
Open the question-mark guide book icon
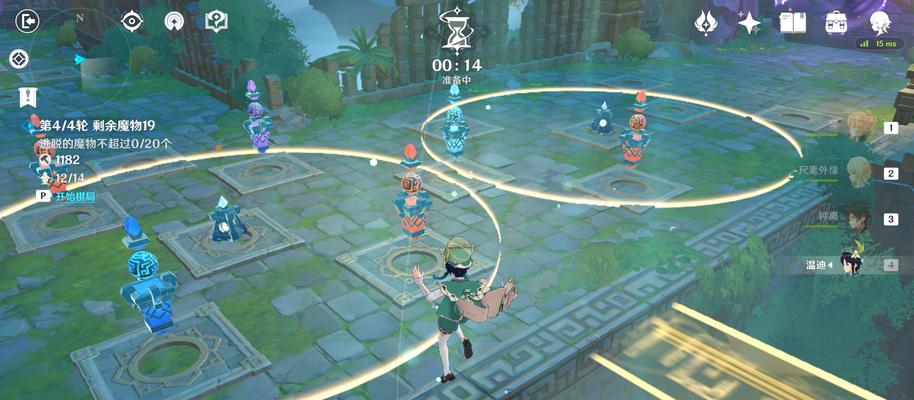(x=216, y=21)
